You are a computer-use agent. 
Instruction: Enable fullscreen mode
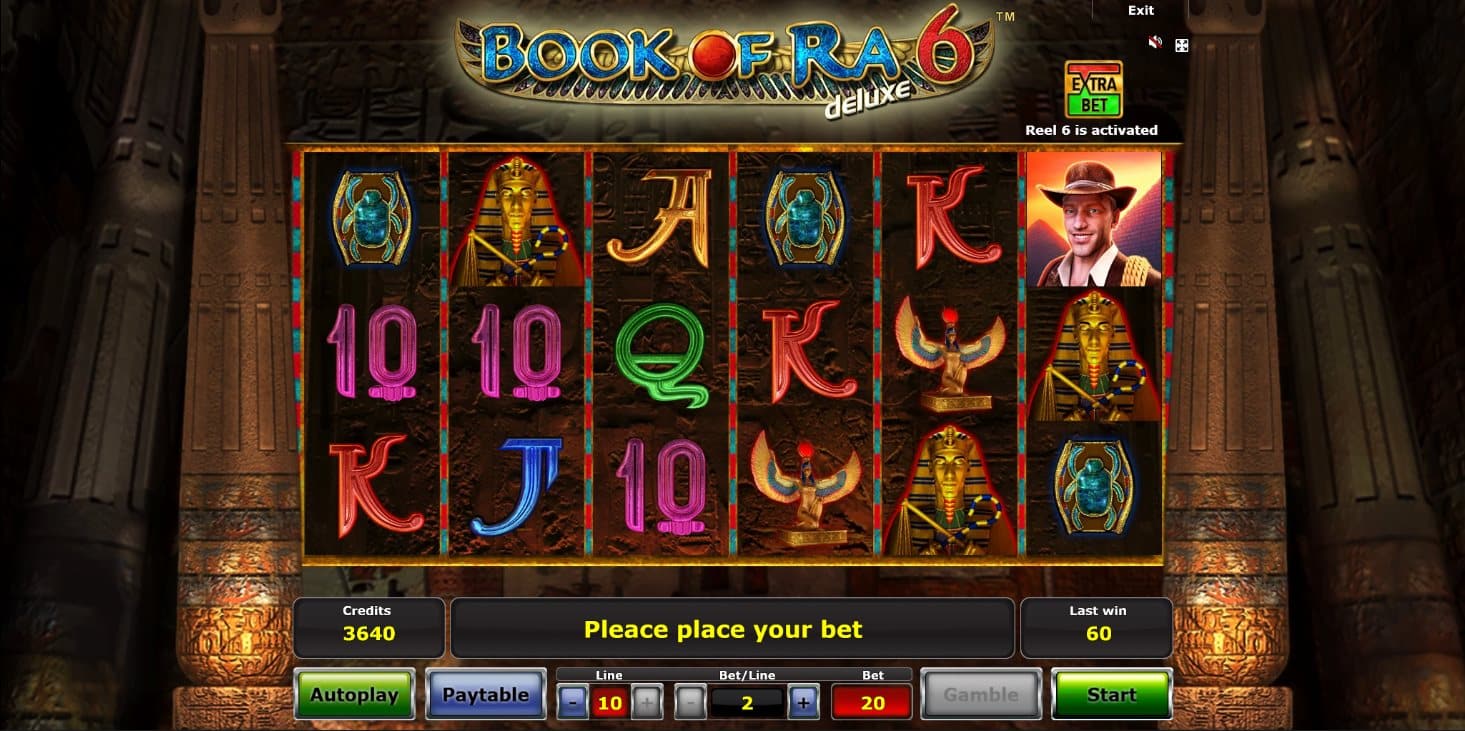click(x=1180, y=45)
